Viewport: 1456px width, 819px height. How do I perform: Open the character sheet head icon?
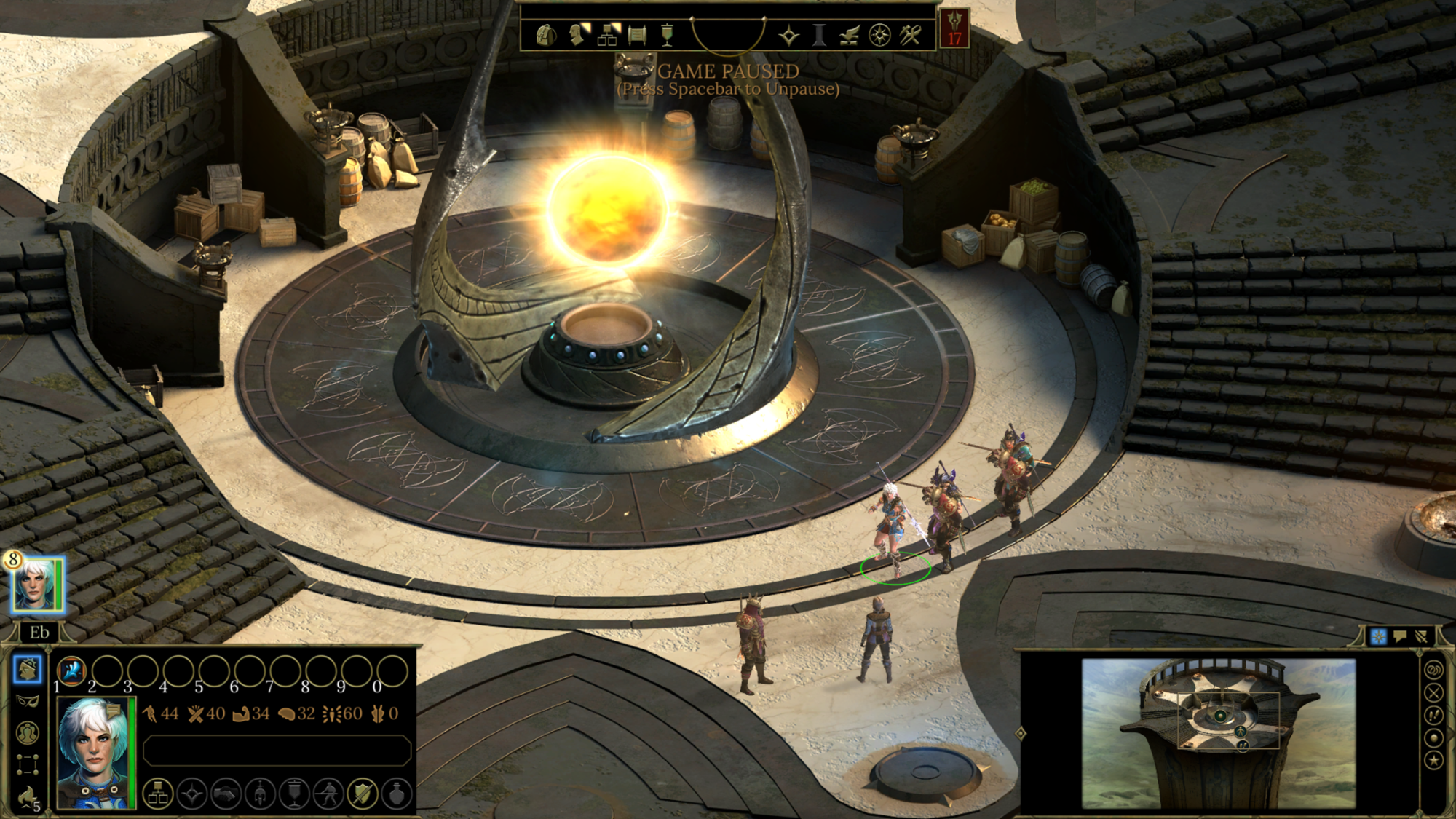point(577,35)
